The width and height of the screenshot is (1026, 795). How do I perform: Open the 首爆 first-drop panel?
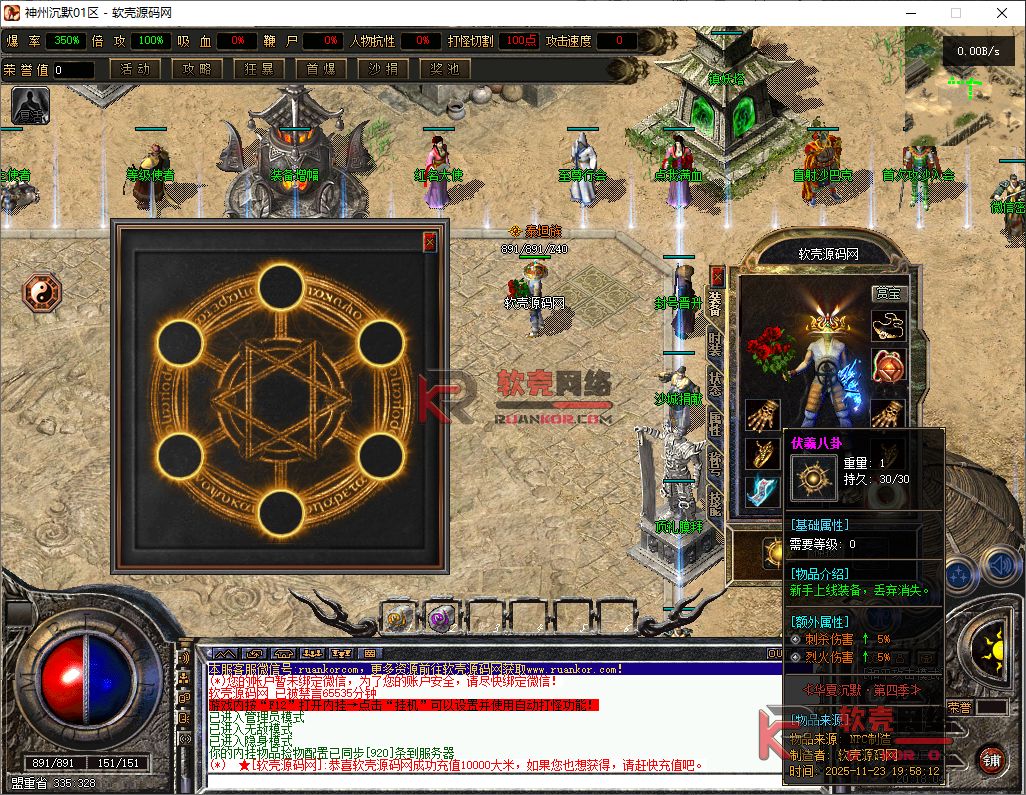321,69
